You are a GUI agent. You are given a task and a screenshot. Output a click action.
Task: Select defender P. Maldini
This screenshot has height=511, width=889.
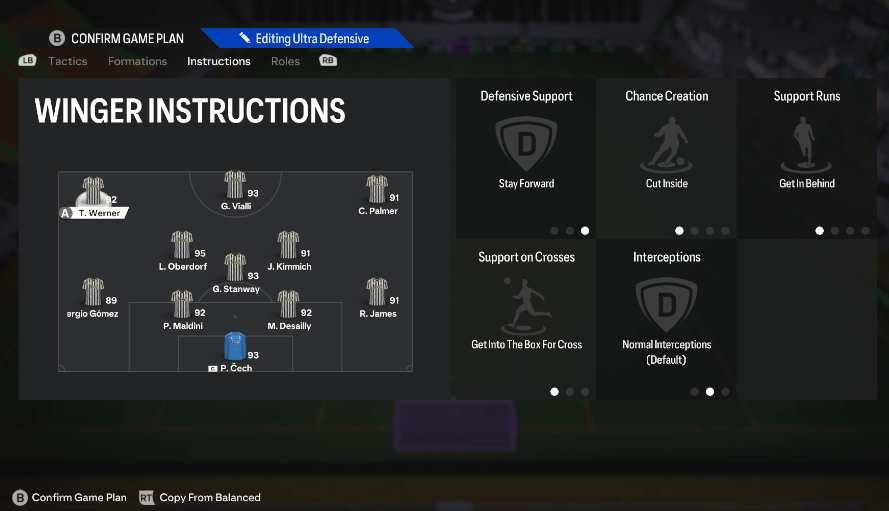click(182, 306)
